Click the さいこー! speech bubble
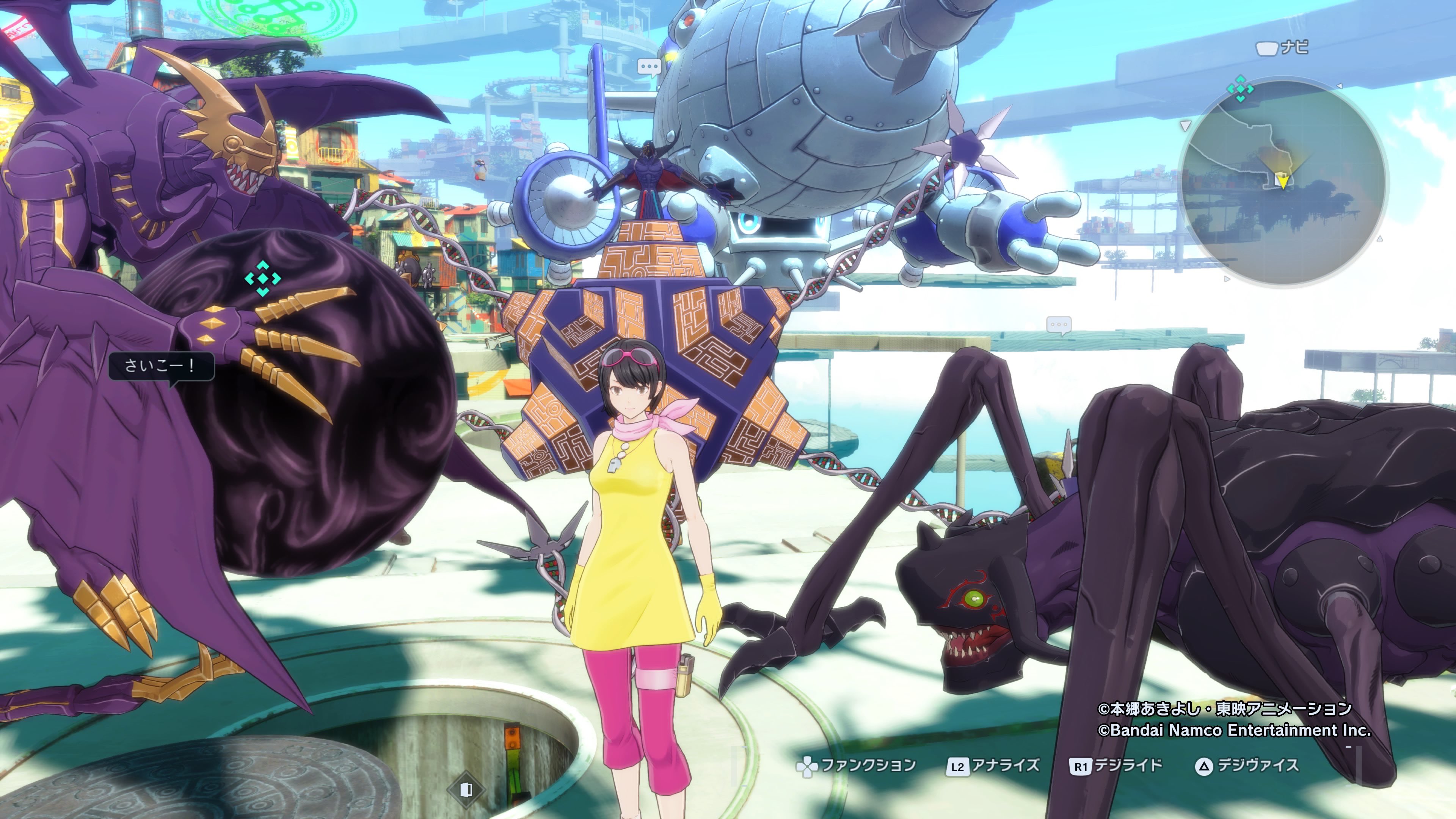The image size is (1456, 819). (x=160, y=366)
